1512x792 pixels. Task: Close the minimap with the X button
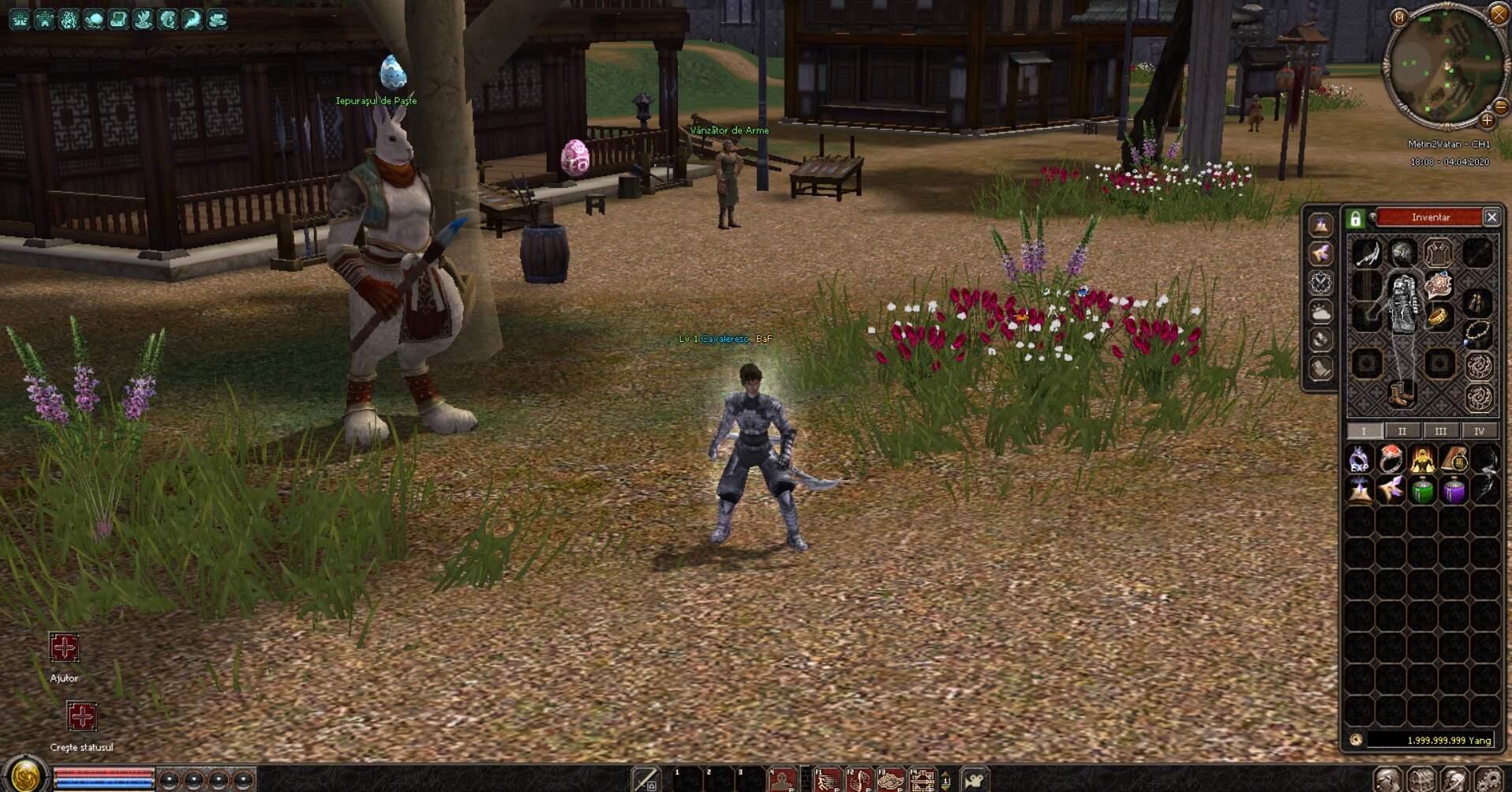point(1498,14)
